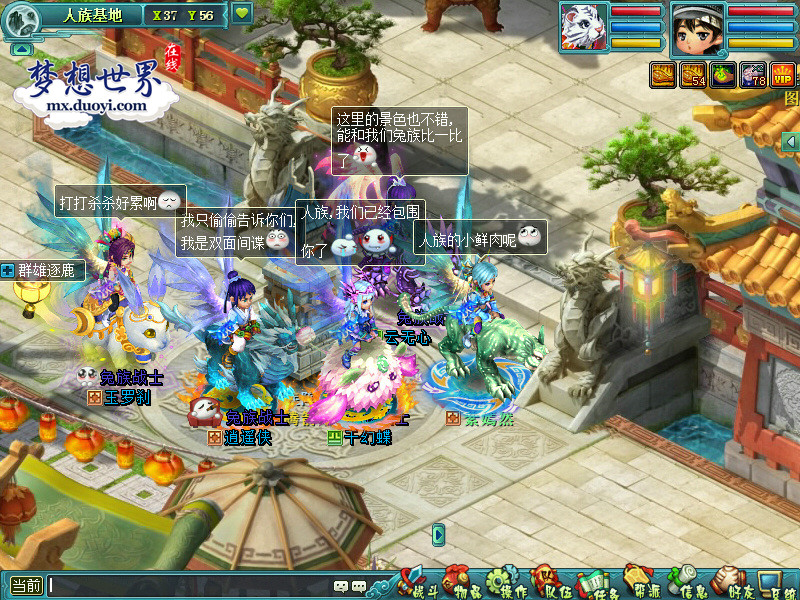The height and width of the screenshot is (600, 800).
Task: Expand the 群雄逐鹿 tracker with plus button
Action: click(8, 270)
